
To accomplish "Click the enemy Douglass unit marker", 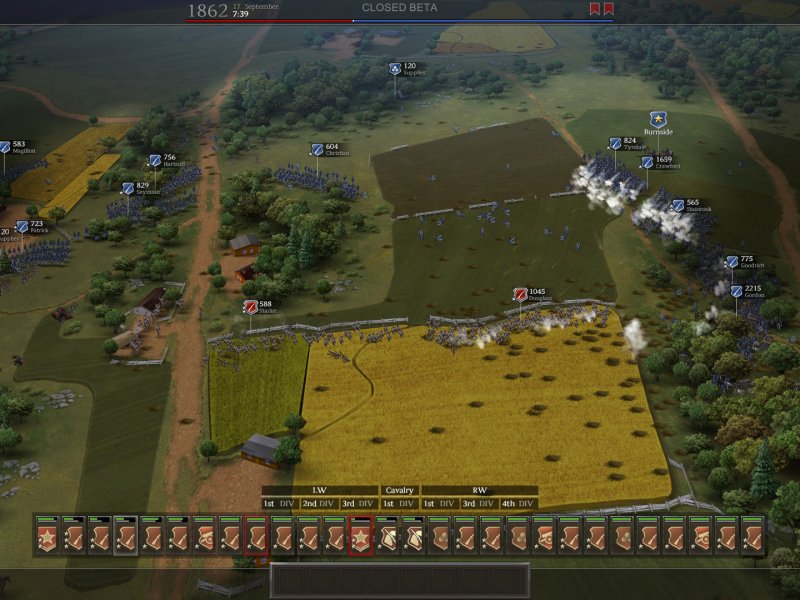I will (x=520, y=295).
